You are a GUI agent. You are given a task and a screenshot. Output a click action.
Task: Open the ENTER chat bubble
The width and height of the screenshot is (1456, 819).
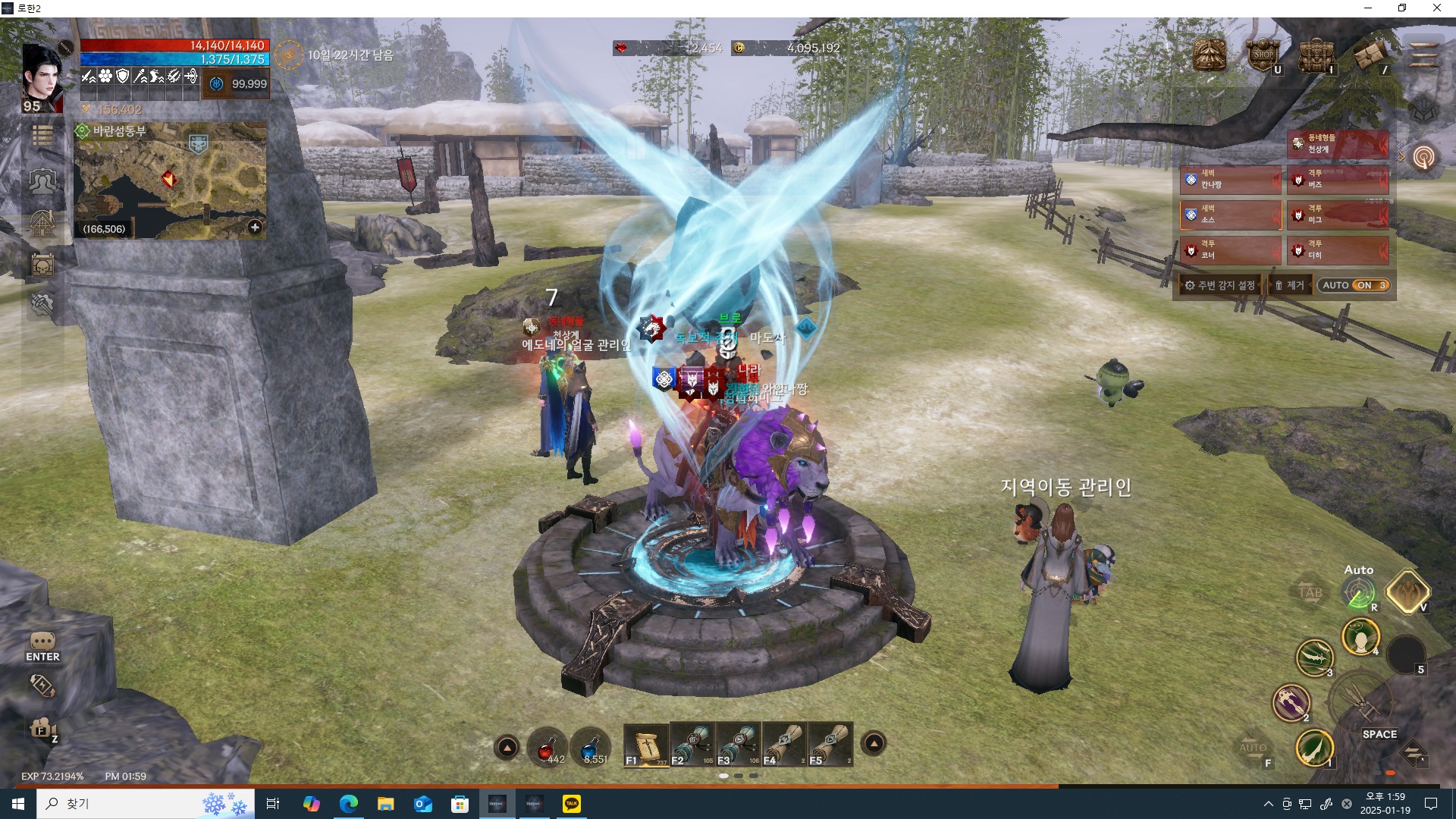[x=42, y=646]
